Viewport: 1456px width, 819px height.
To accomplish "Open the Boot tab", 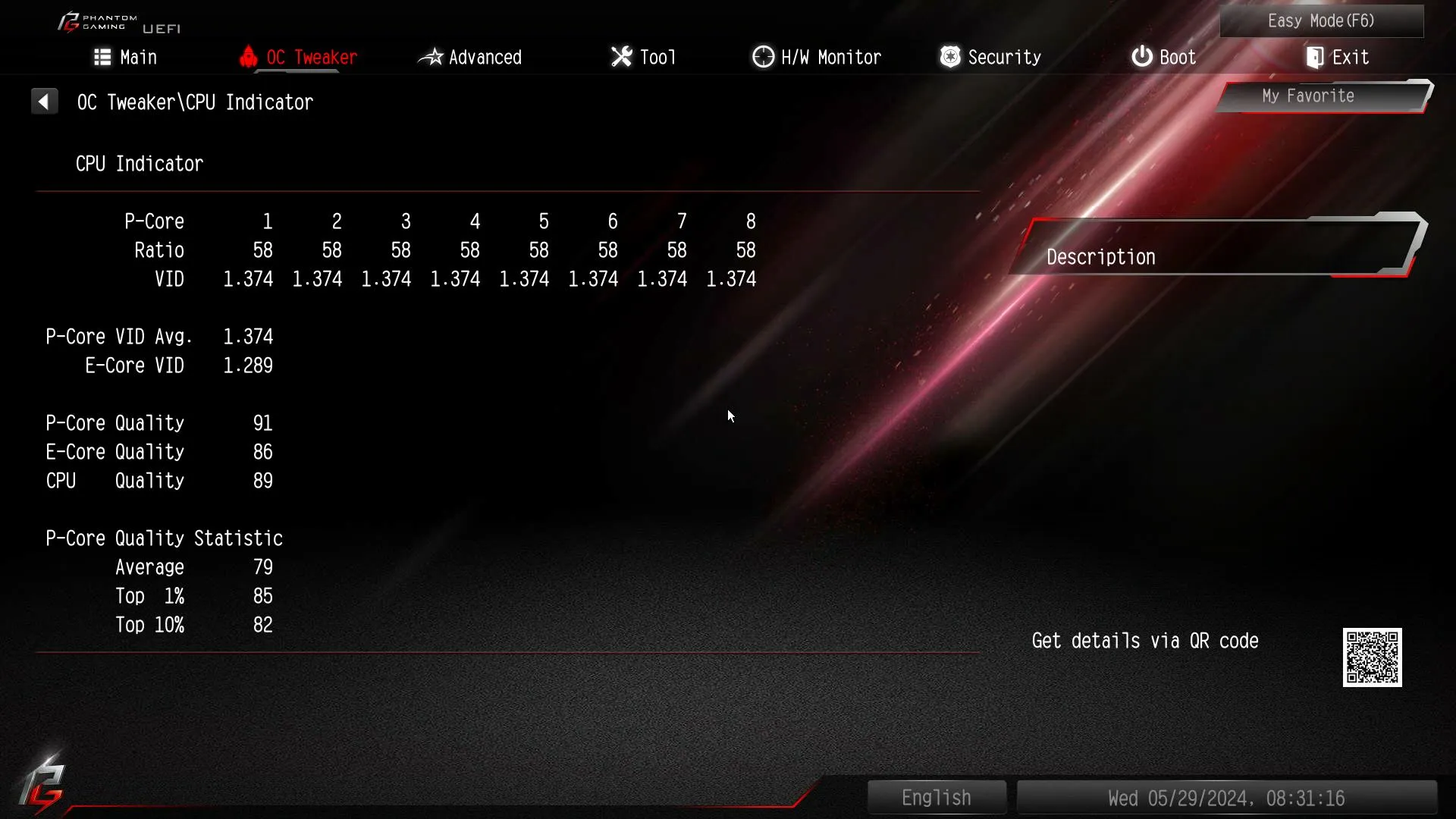I will pos(1163,58).
